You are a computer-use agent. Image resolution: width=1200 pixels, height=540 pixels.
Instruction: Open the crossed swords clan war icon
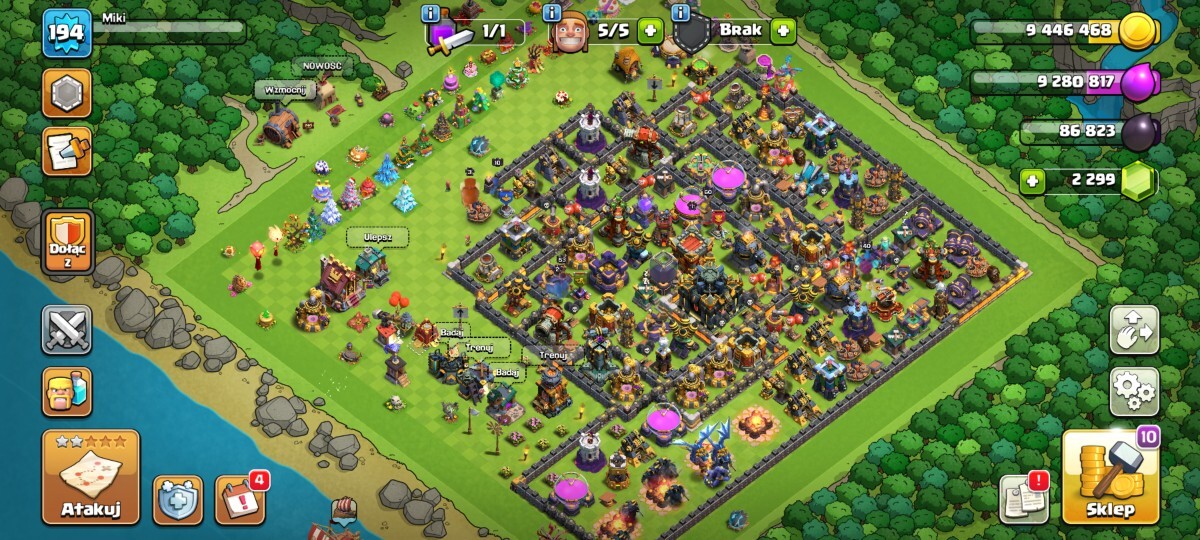tap(67, 330)
